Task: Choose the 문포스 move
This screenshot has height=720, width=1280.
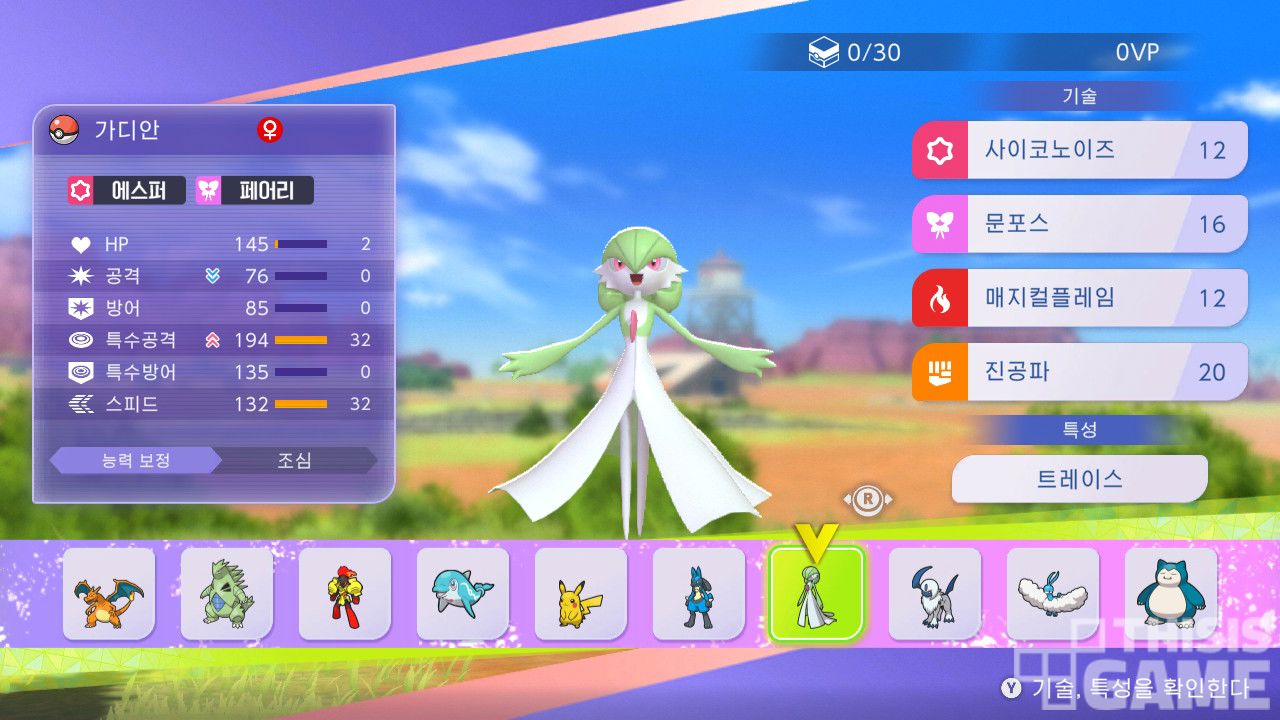Action: pos(1079,224)
